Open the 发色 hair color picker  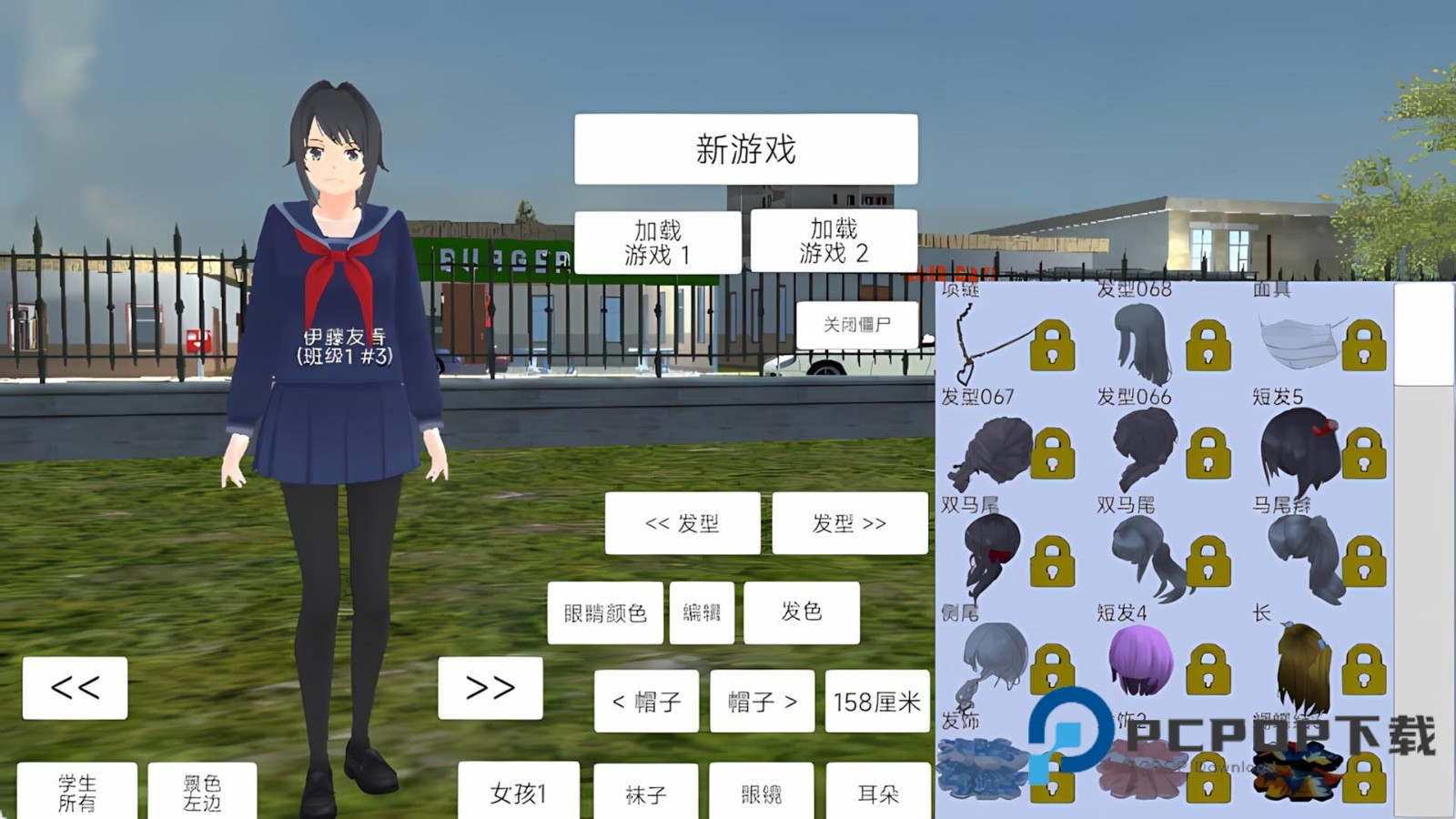[802, 612]
